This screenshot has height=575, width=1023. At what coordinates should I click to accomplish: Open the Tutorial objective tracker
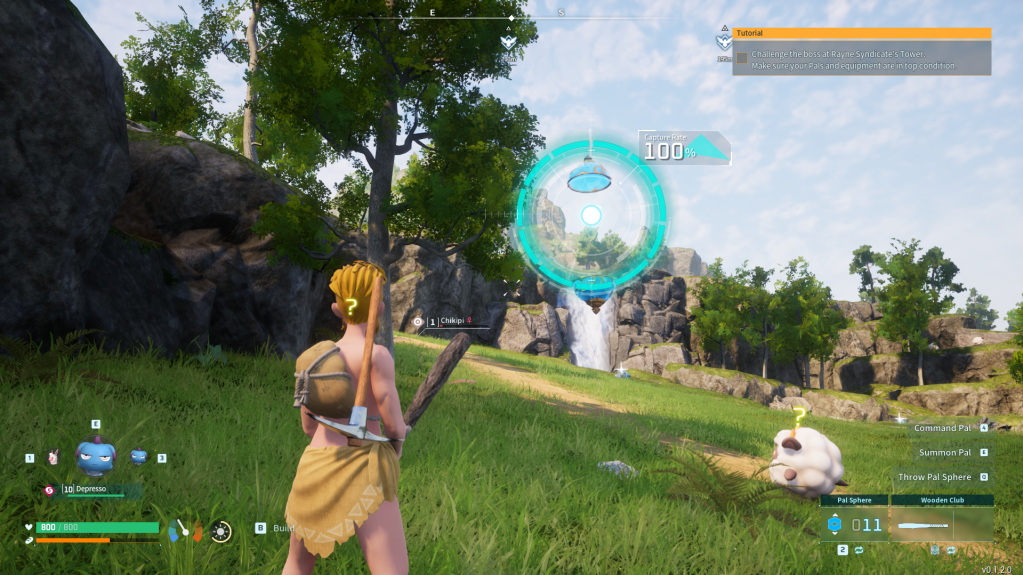pyautogui.click(x=862, y=33)
